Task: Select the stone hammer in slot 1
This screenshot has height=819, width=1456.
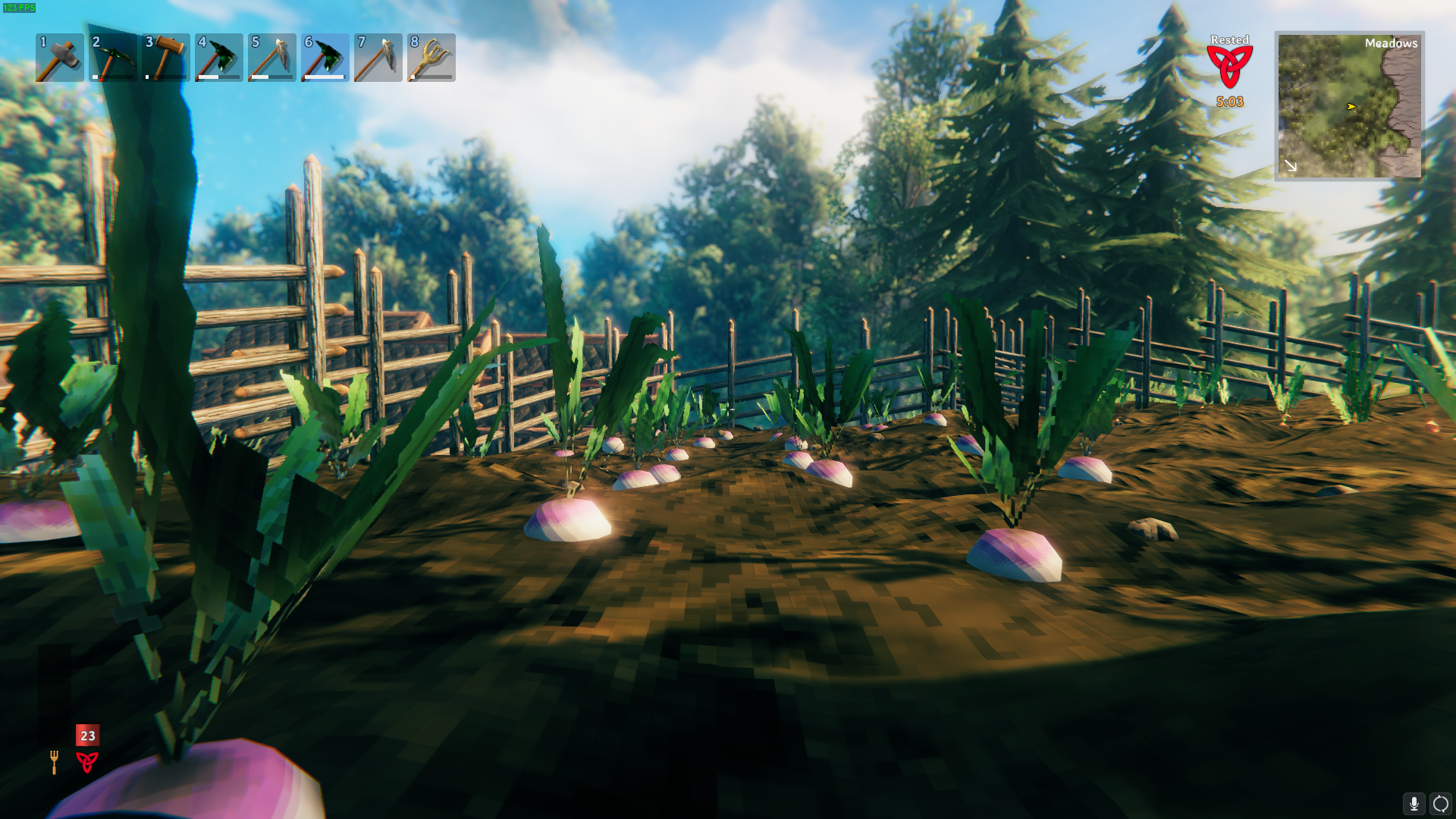Action: pyautogui.click(x=59, y=58)
